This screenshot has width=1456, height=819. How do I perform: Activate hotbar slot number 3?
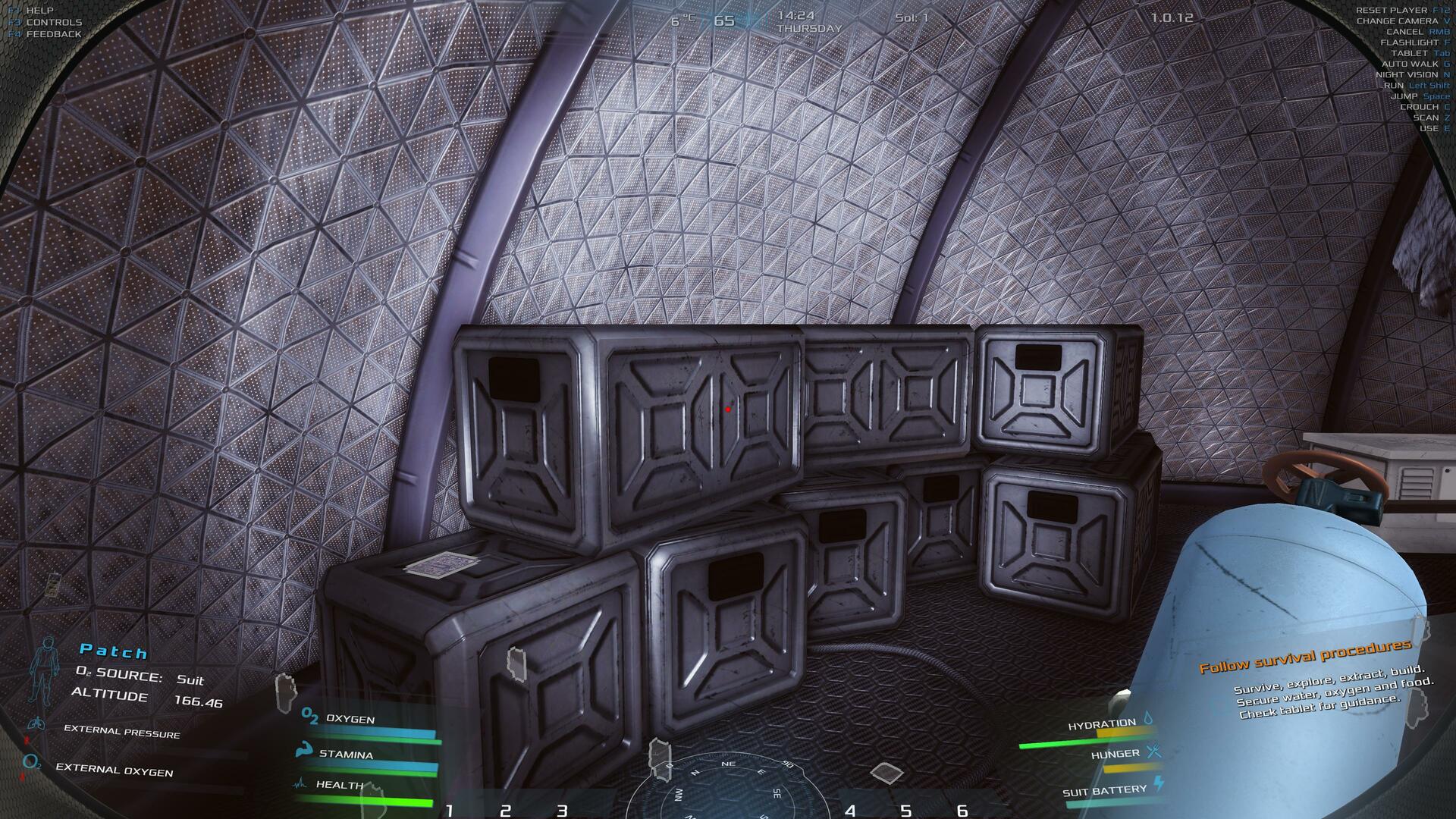point(562,811)
